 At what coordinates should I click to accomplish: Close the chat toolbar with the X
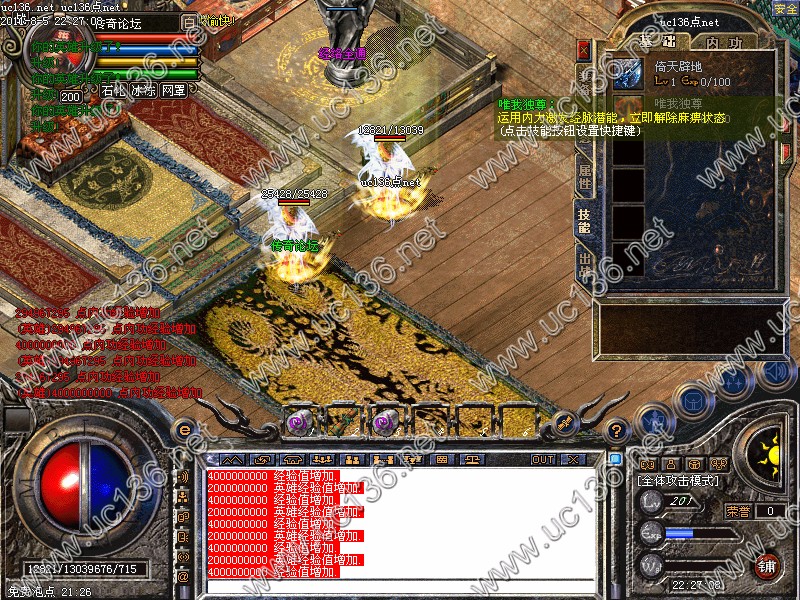572,459
